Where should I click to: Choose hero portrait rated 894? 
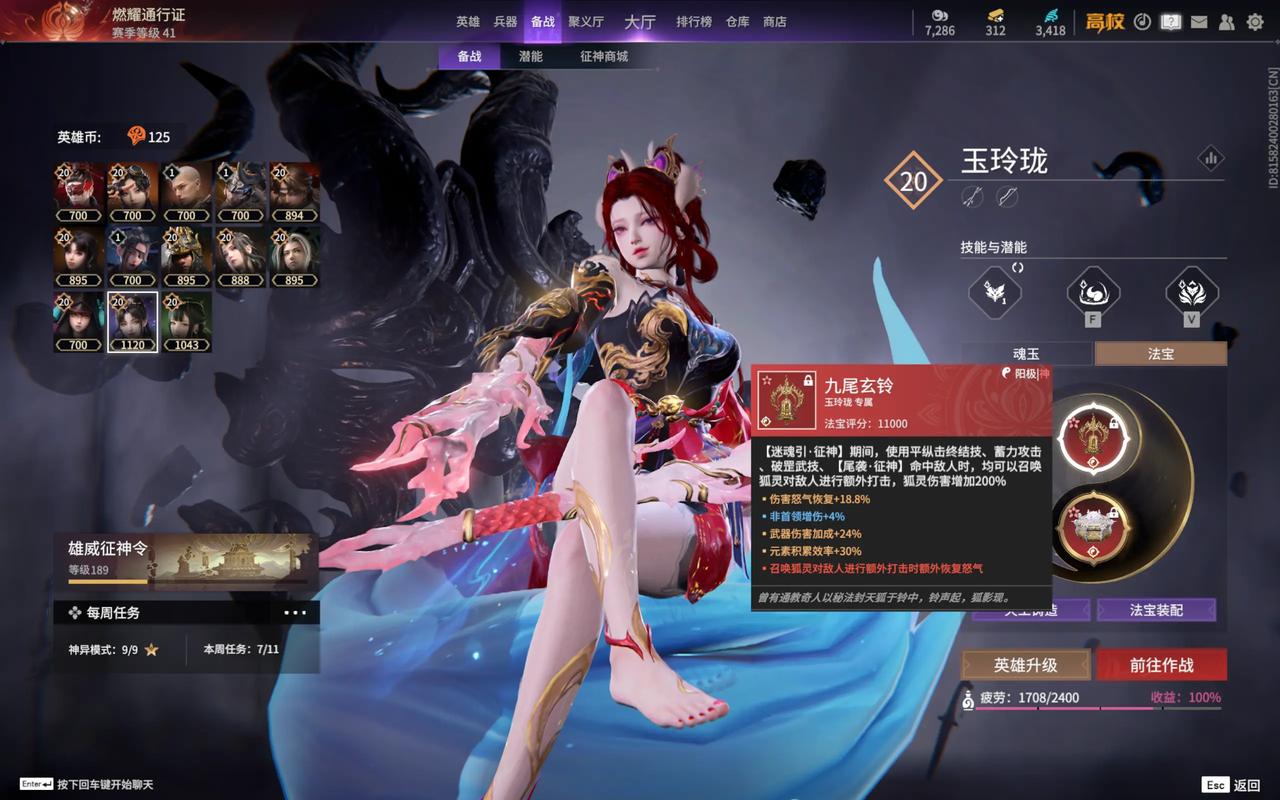(x=294, y=192)
